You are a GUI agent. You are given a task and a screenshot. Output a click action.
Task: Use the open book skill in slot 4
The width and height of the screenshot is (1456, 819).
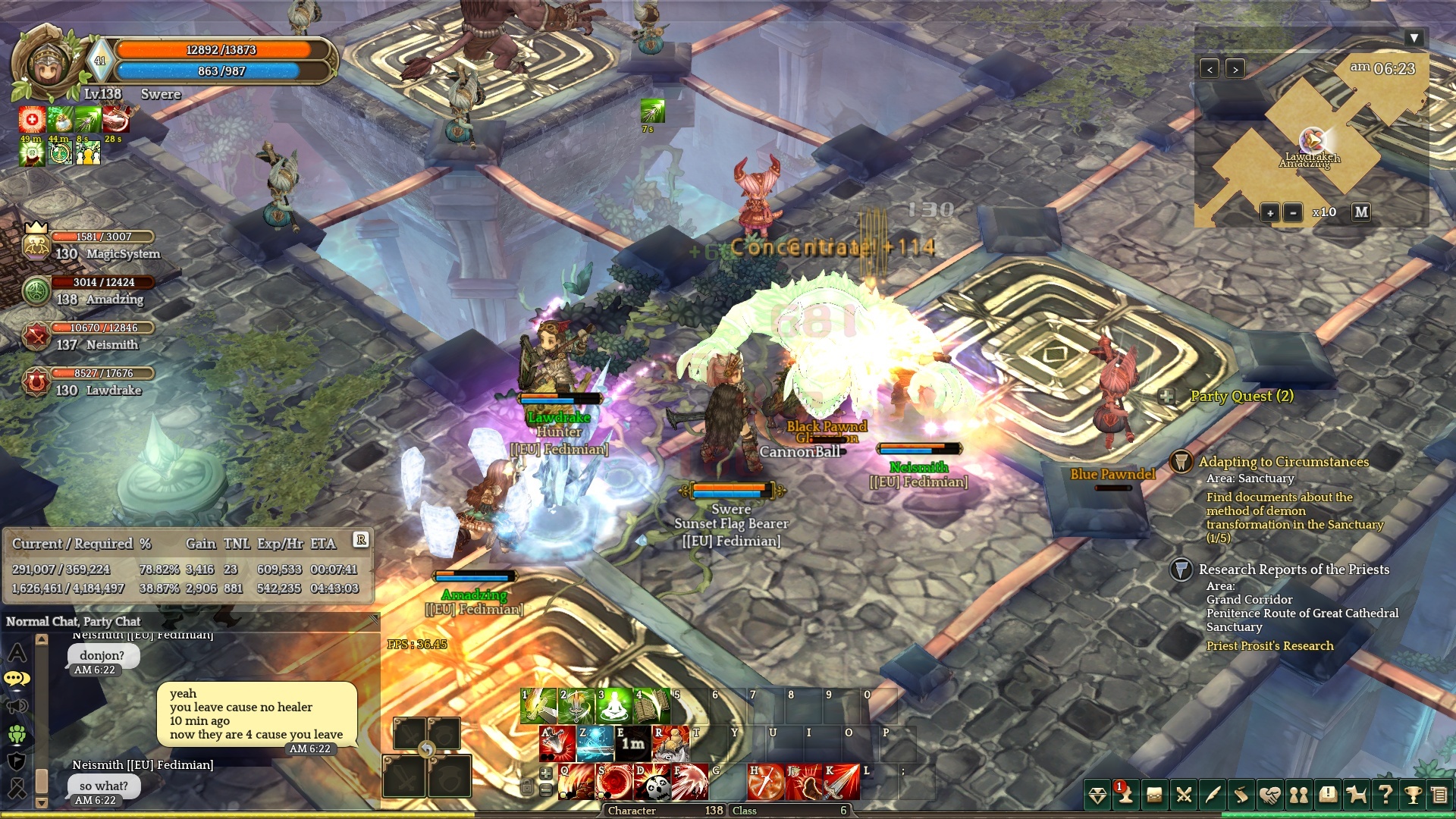pos(652,706)
